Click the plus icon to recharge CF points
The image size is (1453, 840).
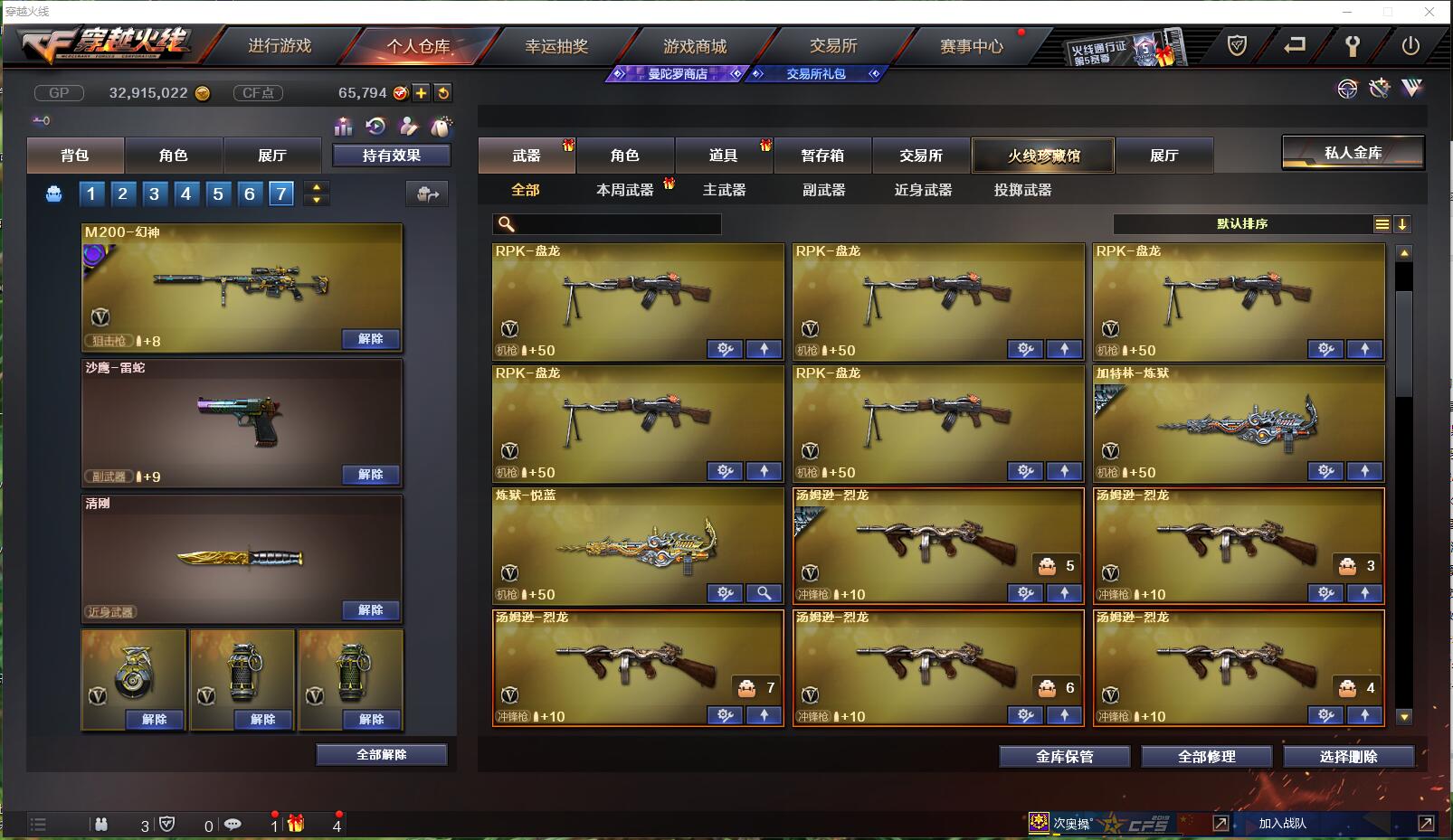[x=423, y=92]
